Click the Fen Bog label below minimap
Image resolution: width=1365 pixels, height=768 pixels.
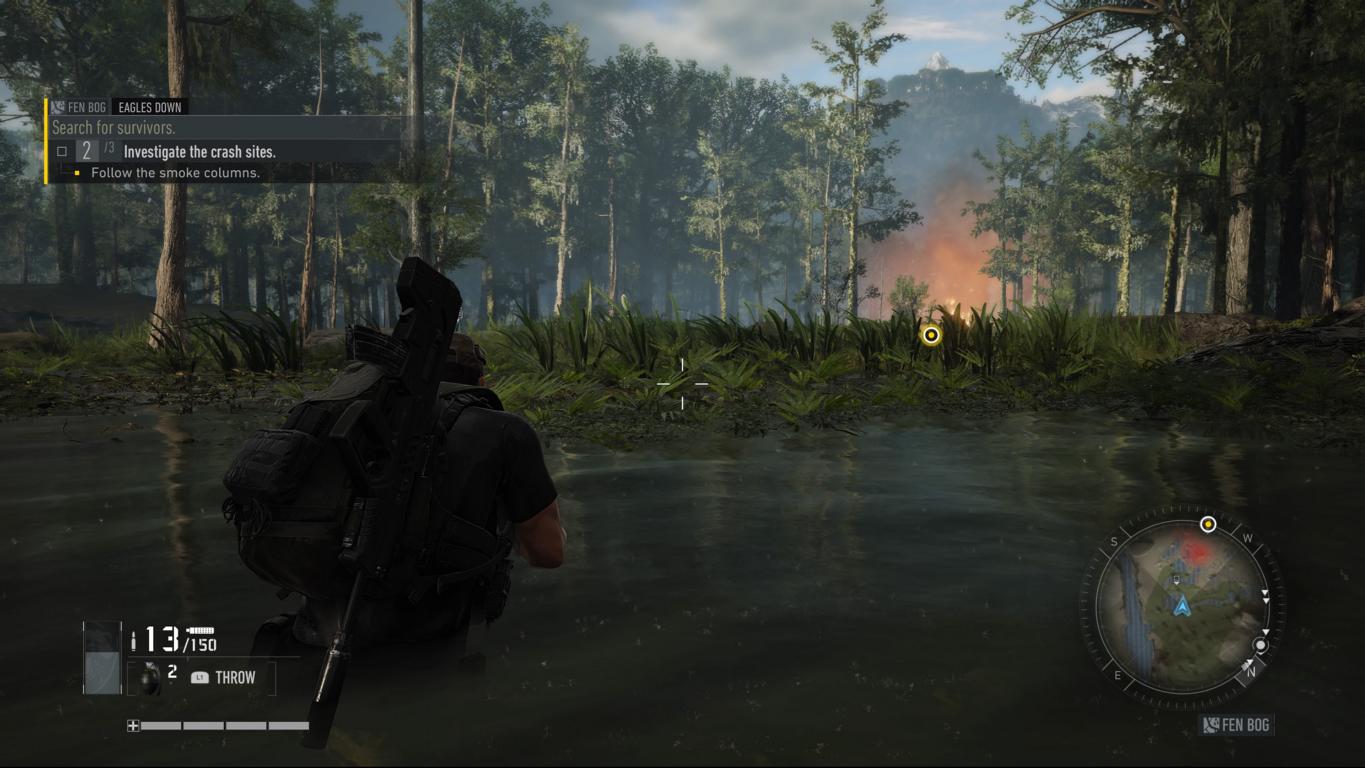pos(1237,725)
